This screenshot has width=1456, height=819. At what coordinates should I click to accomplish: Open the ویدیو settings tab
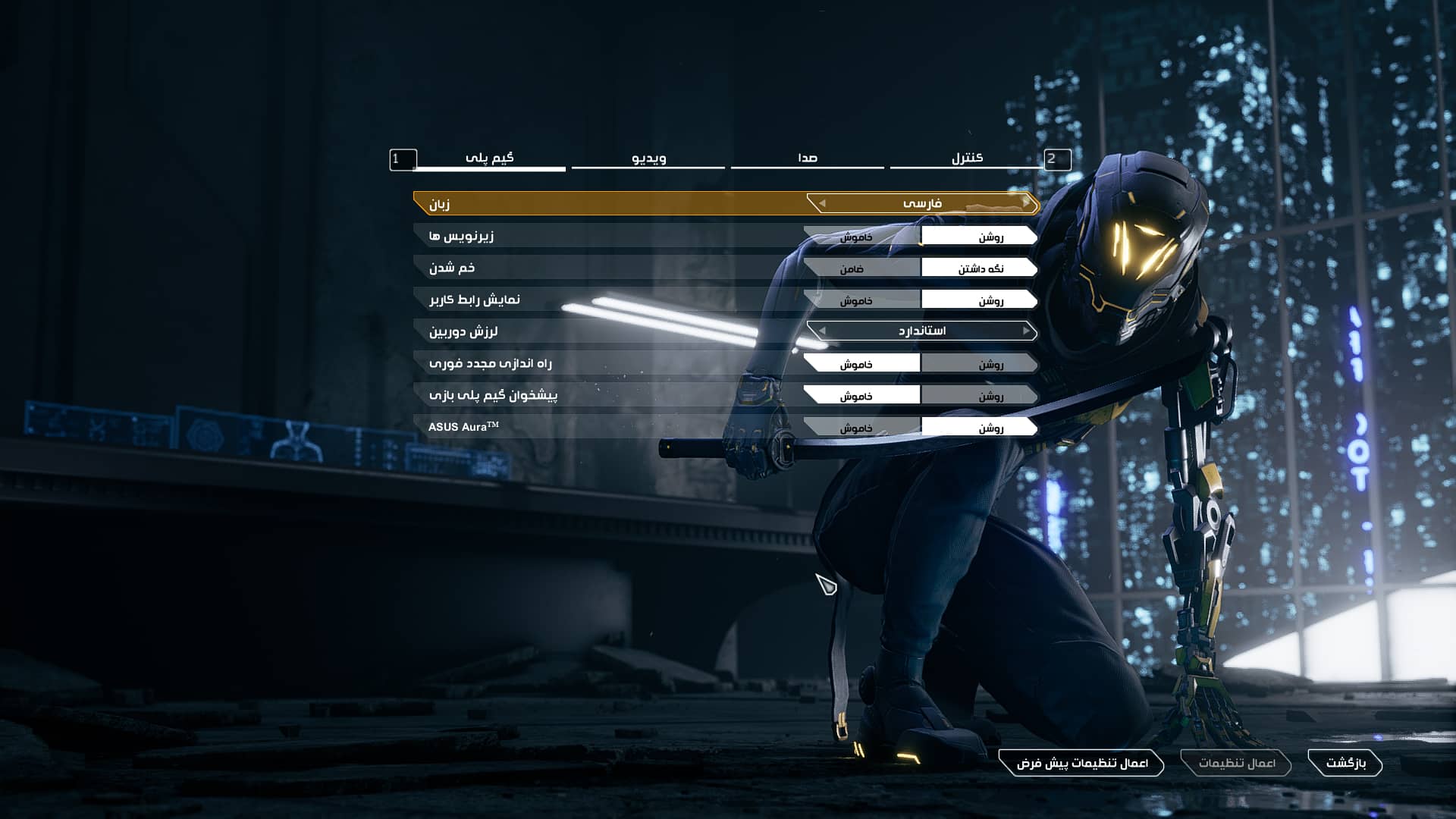coord(648,158)
